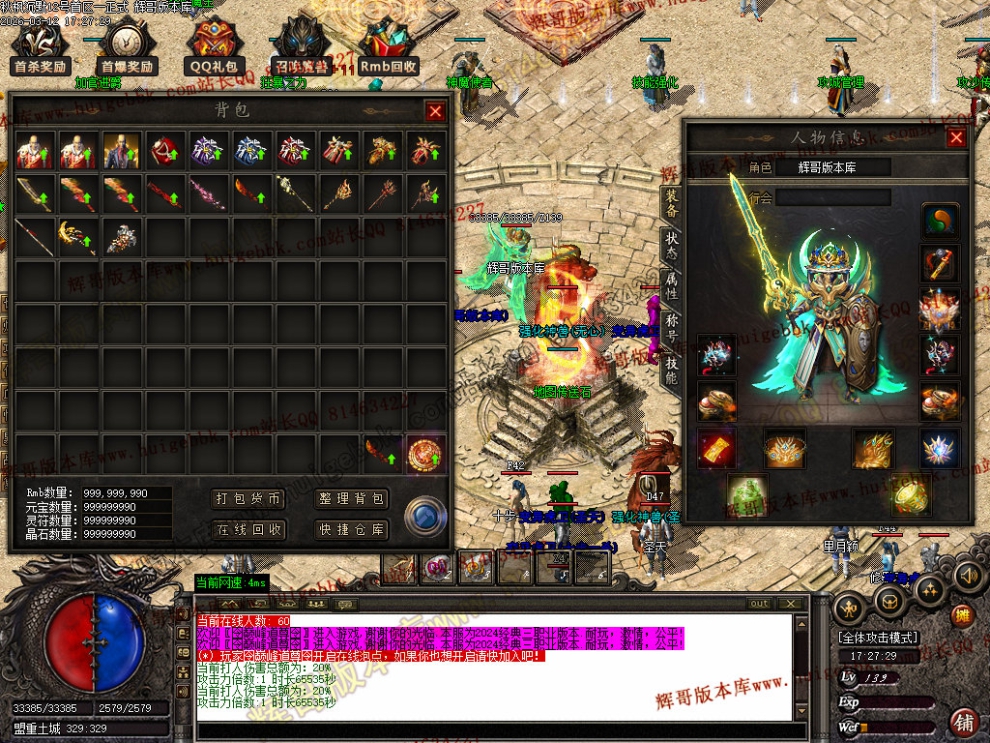This screenshot has width=990, height=743.
Task: Open the Rmb回收 recycle menu
Action: [x=389, y=47]
